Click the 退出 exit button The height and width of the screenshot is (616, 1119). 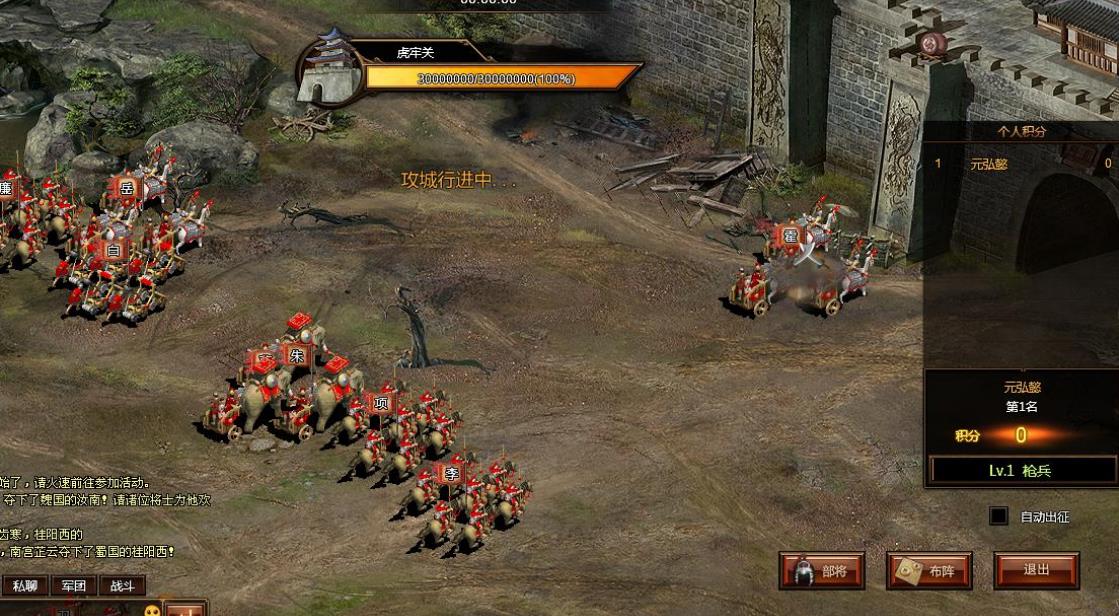1036,570
